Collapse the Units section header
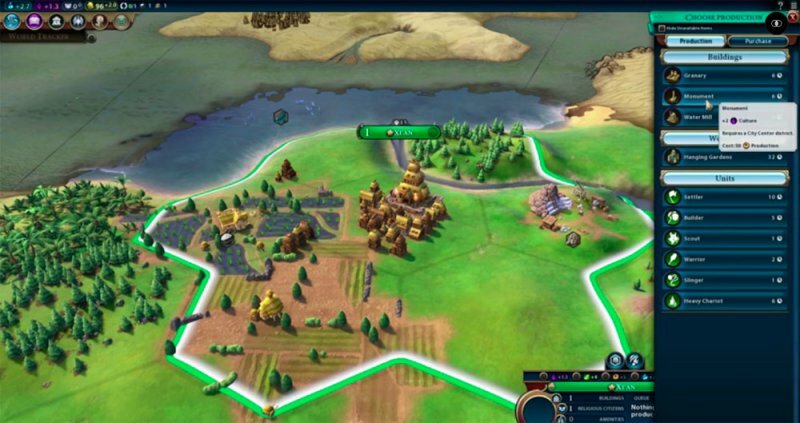This screenshot has height=423, width=800. click(x=724, y=178)
